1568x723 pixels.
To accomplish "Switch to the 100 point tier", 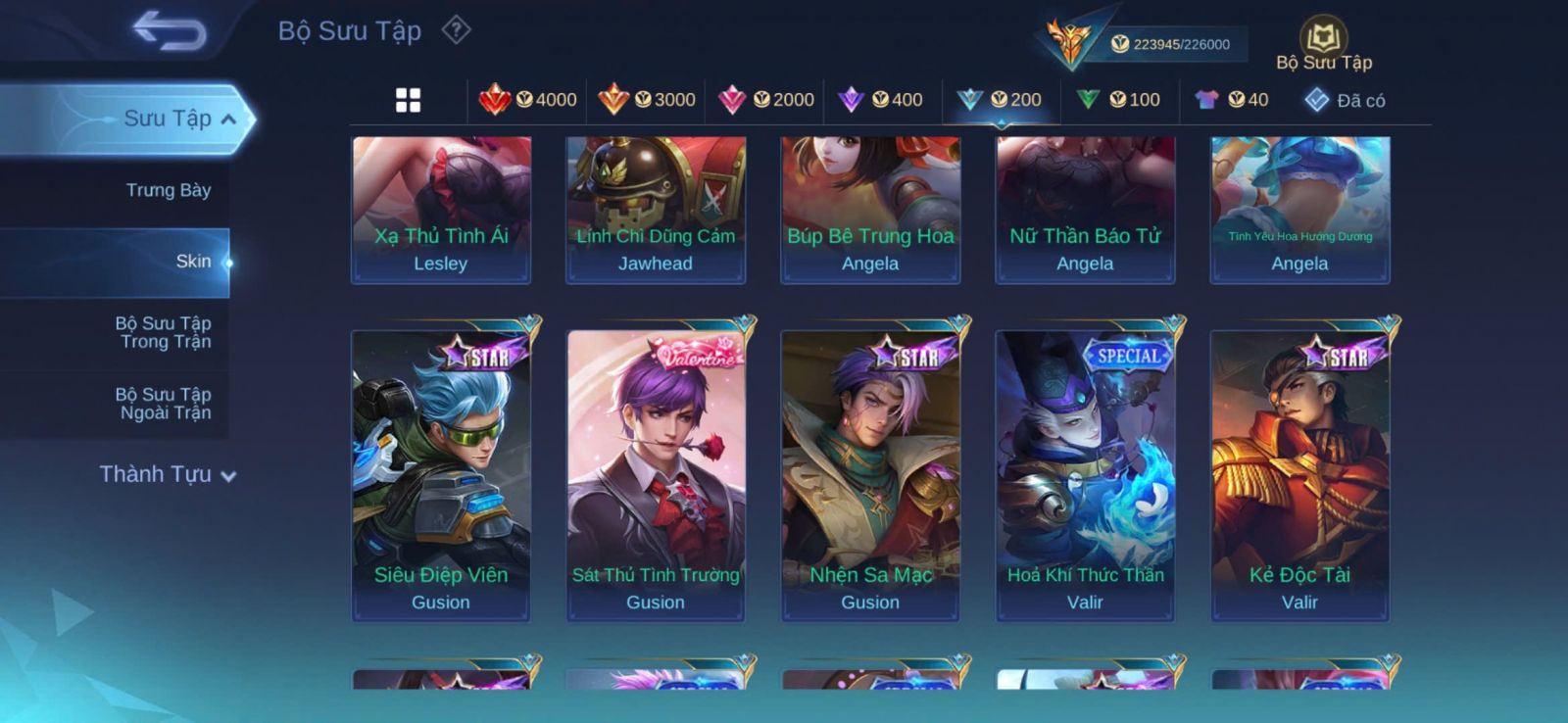I will click(x=1118, y=100).
